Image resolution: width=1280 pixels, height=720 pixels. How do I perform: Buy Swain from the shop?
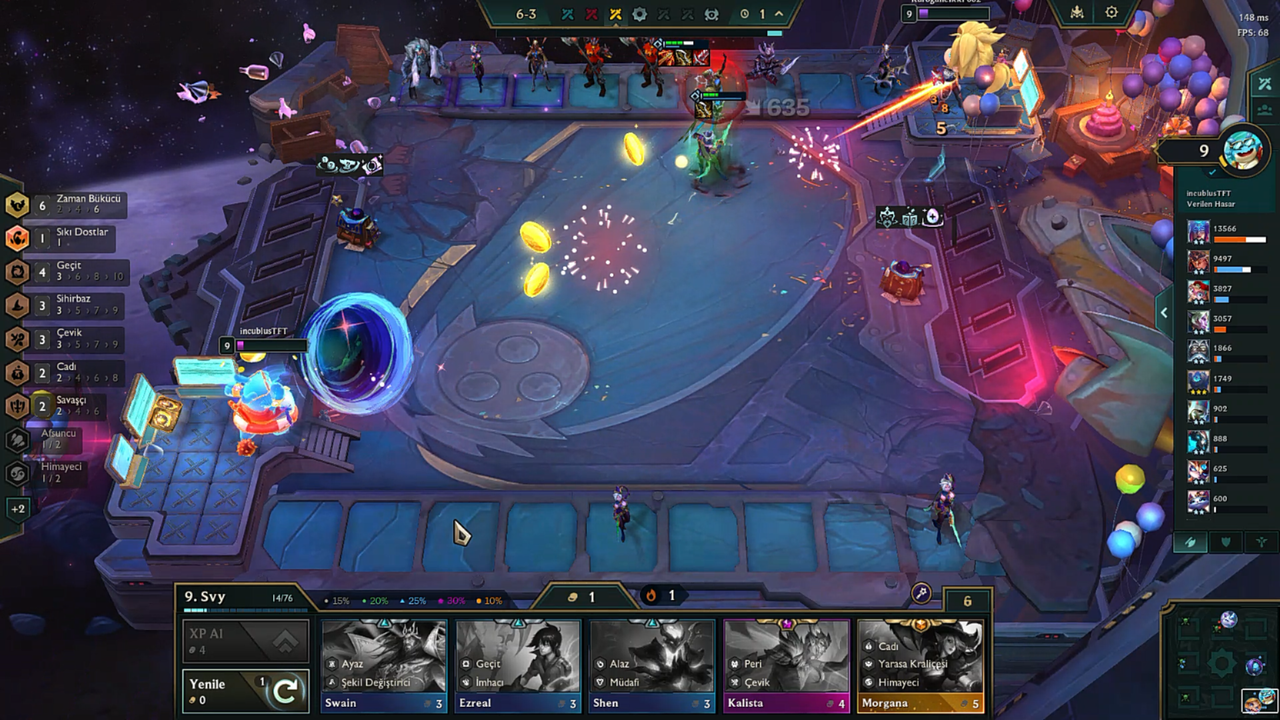coord(383,667)
